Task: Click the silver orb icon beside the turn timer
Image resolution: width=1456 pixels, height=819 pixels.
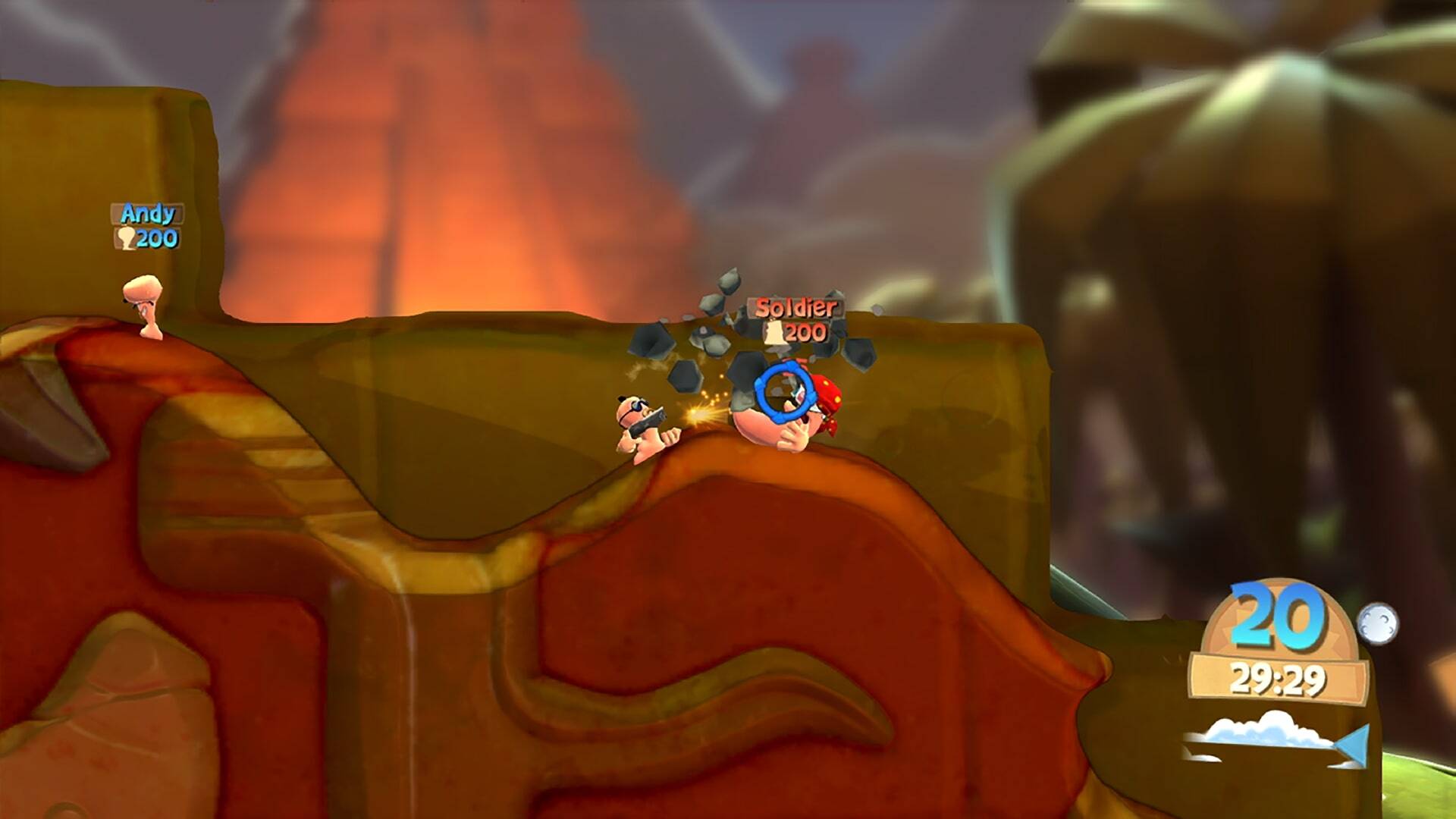Action: 1376,623
